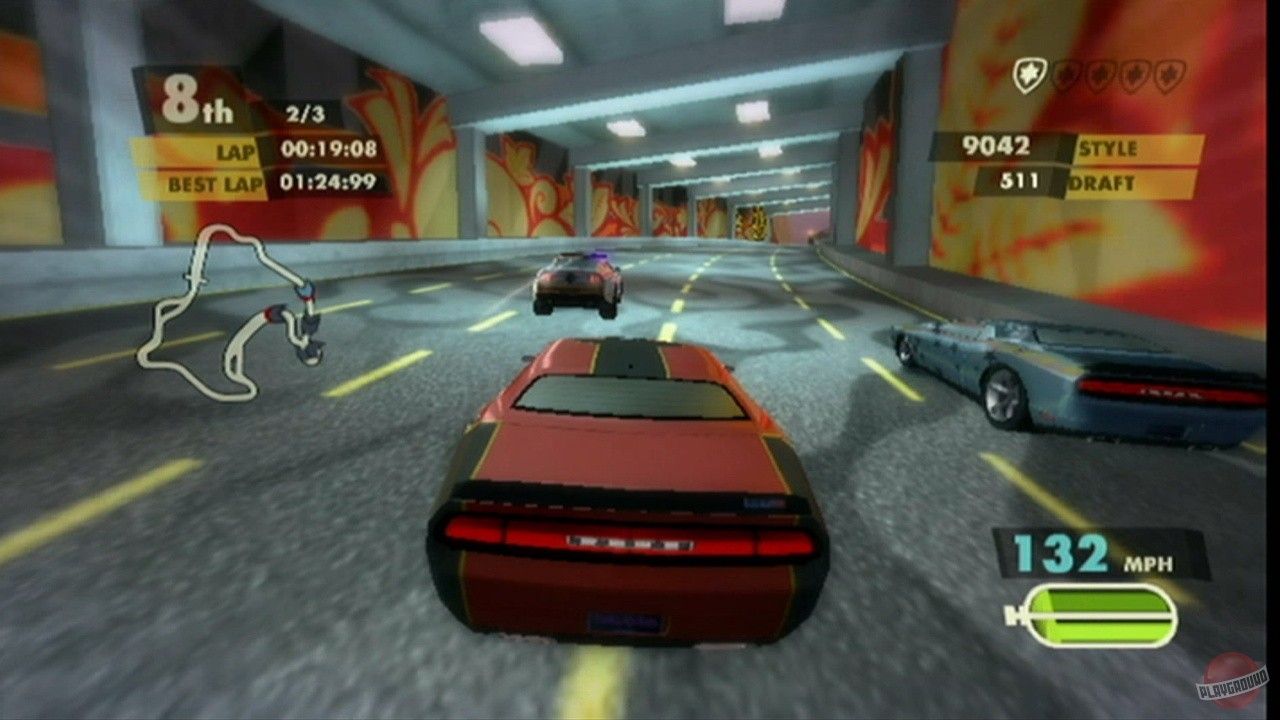
Task: Click the start line marker on the minimap
Action: click(196, 277)
